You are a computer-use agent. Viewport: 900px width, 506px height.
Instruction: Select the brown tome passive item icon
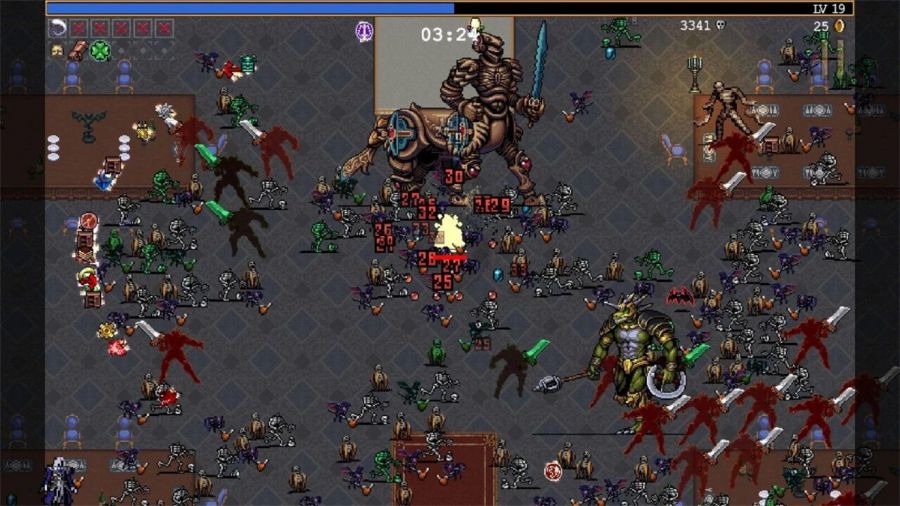[x=78, y=50]
